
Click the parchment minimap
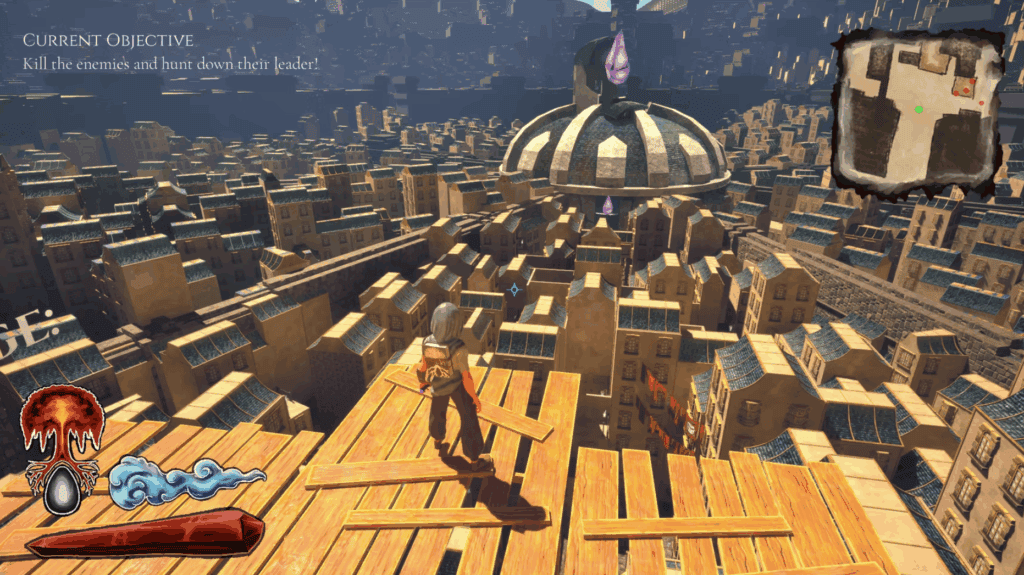click(x=919, y=112)
